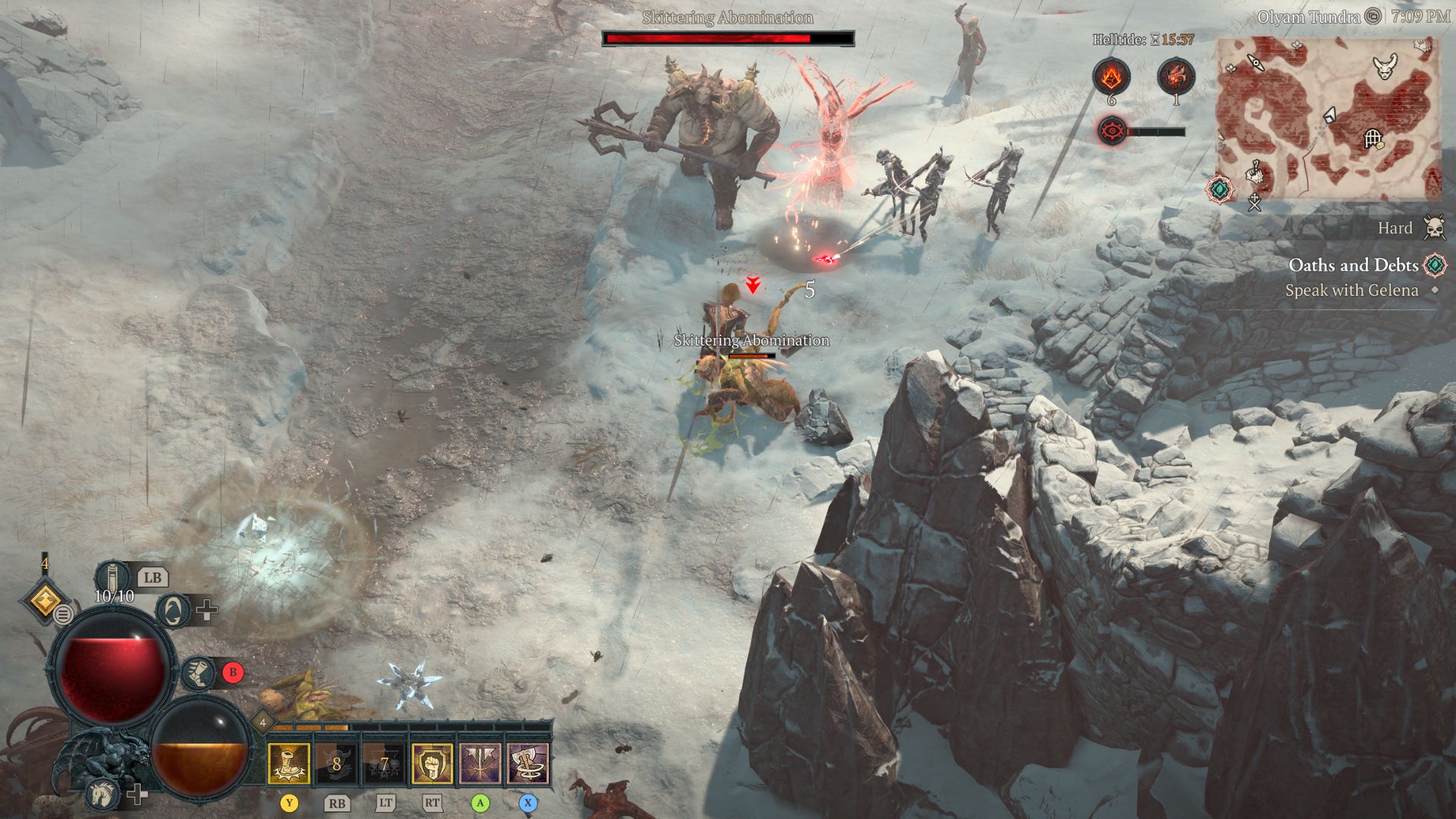1456x819 pixels.
Task: Click the gate dungeon marker on minimap
Action: pyautogui.click(x=1373, y=138)
